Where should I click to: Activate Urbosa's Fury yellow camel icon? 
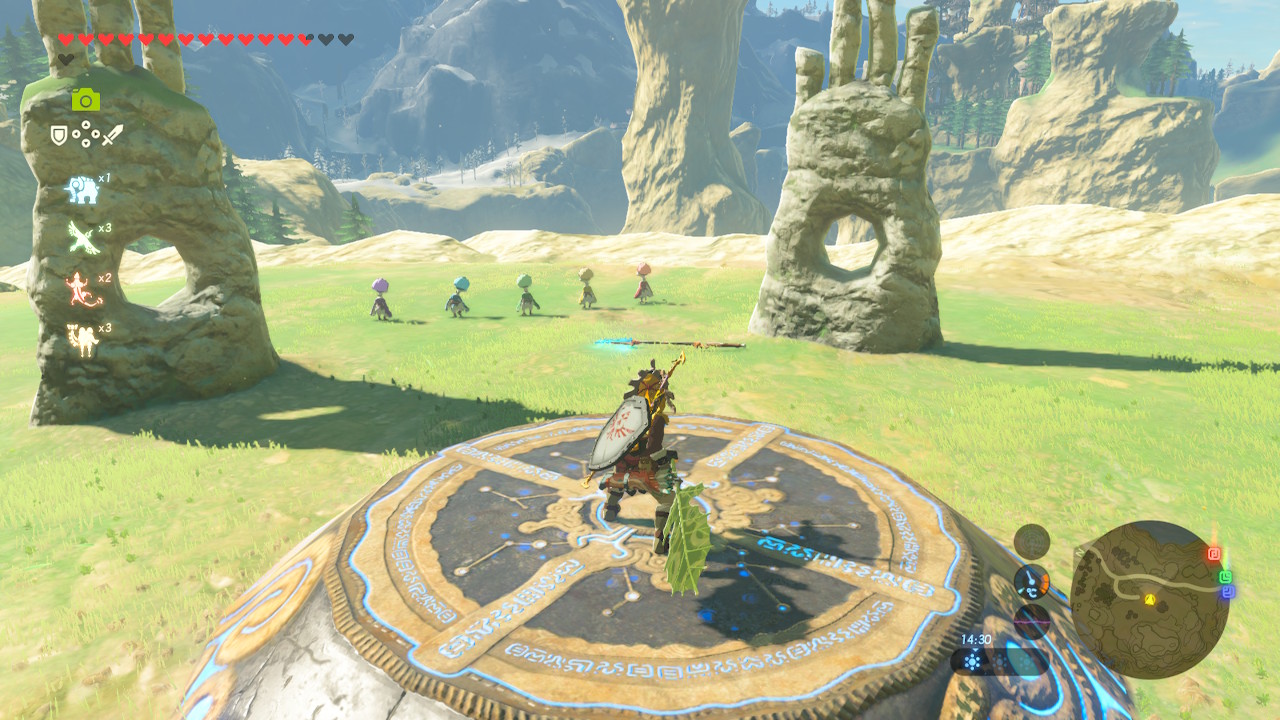tap(81, 340)
